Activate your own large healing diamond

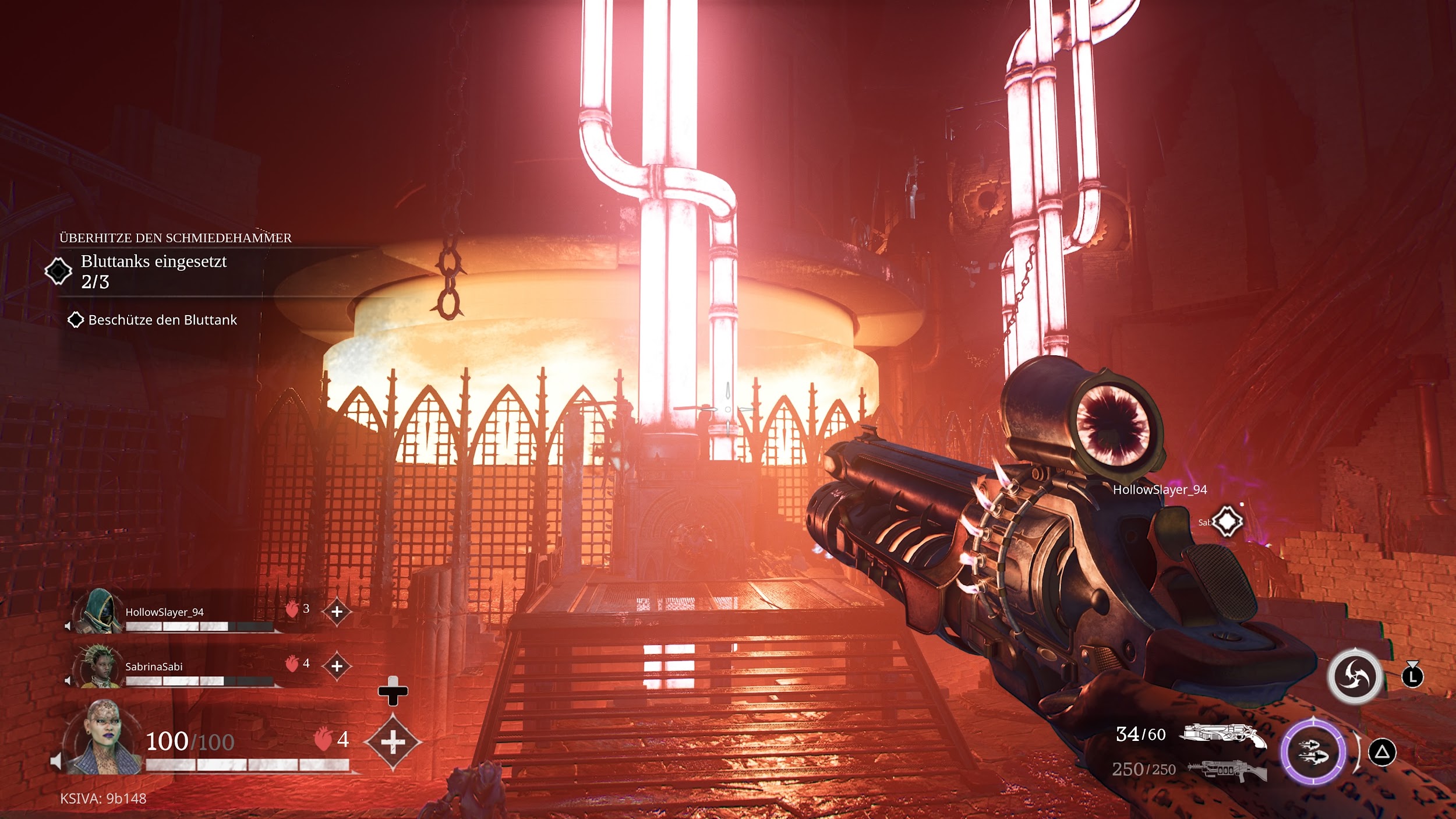tap(393, 742)
